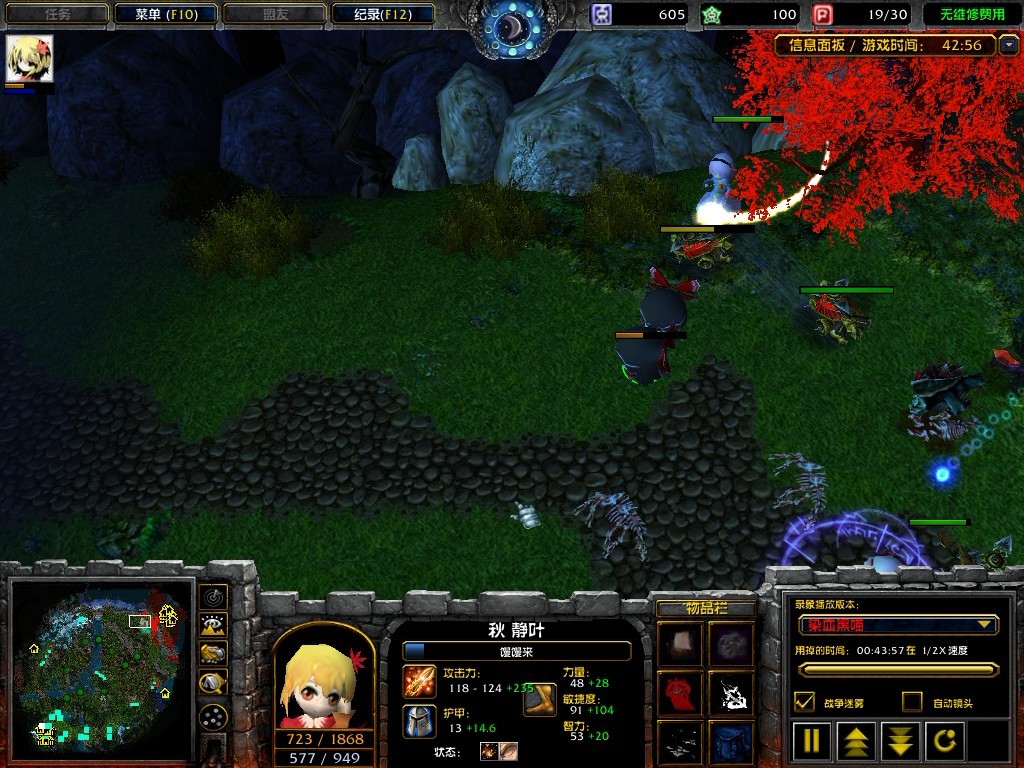Enable the 自动镜头 auto camera checkbox
This screenshot has height=768, width=1024.
pyautogui.click(x=912, y=702)
